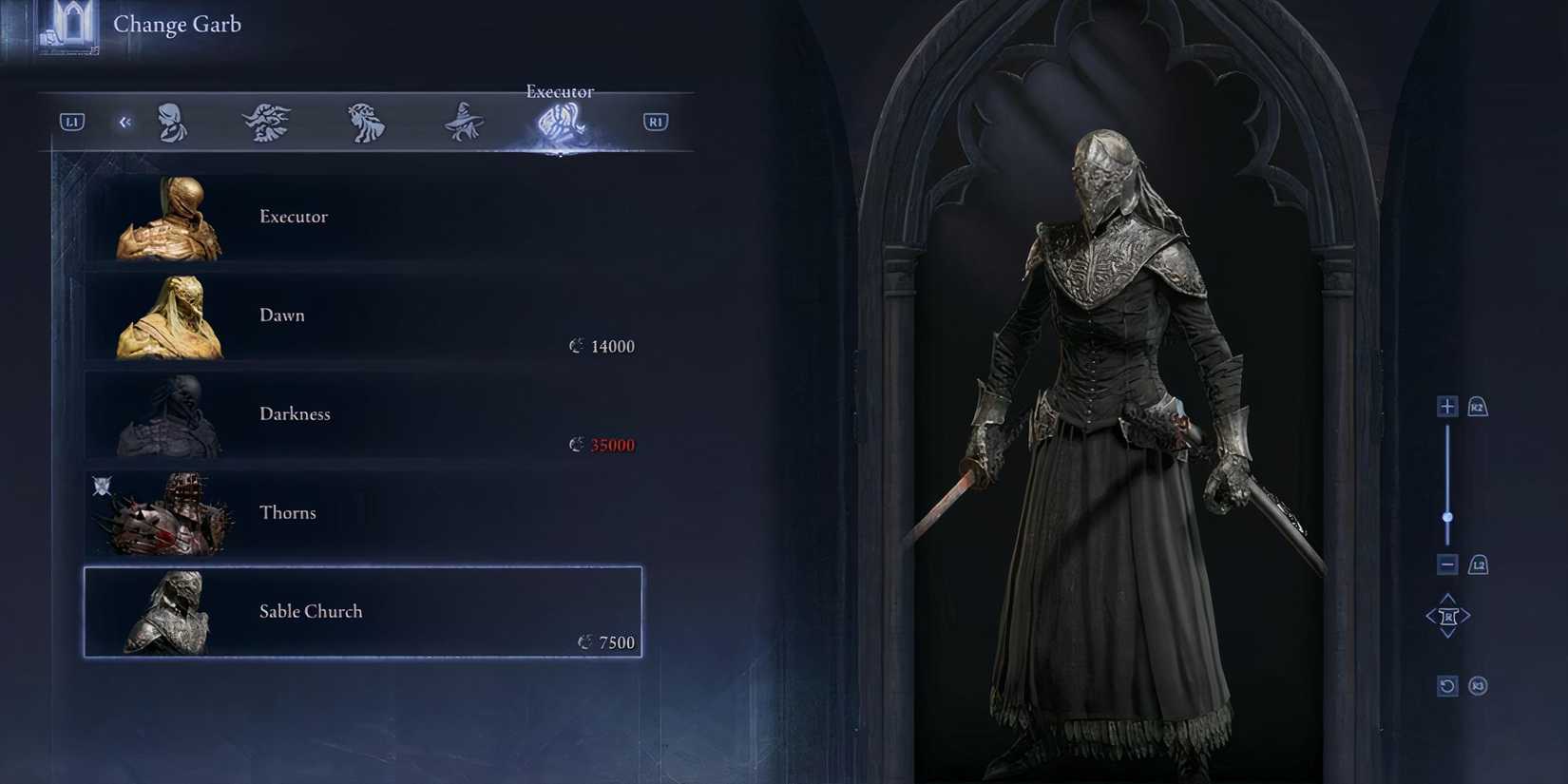Click the R1 shoulder button prompt
1568x784 pixels.
(655, 121)
